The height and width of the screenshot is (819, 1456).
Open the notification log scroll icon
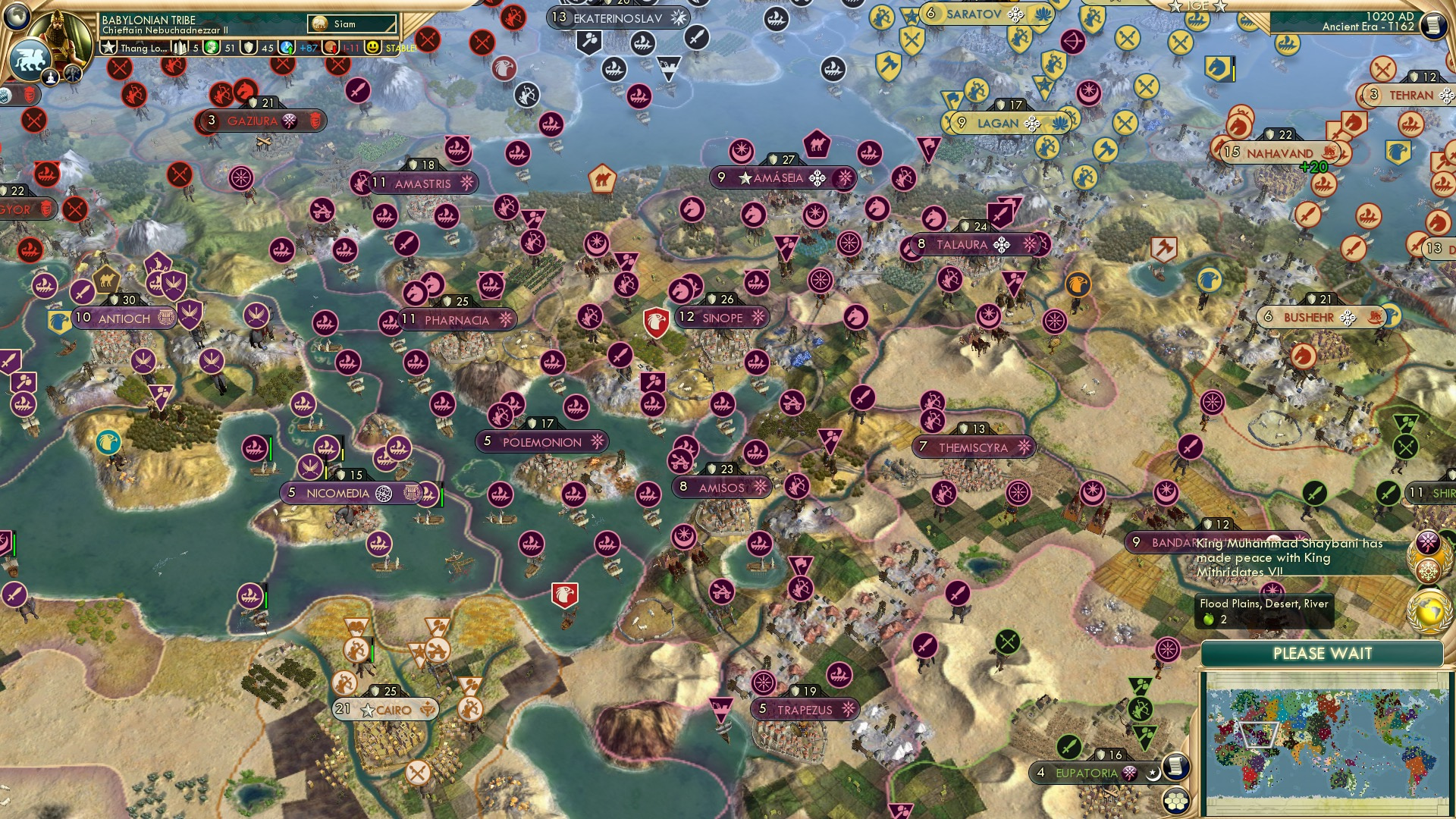click(1435, 24)
